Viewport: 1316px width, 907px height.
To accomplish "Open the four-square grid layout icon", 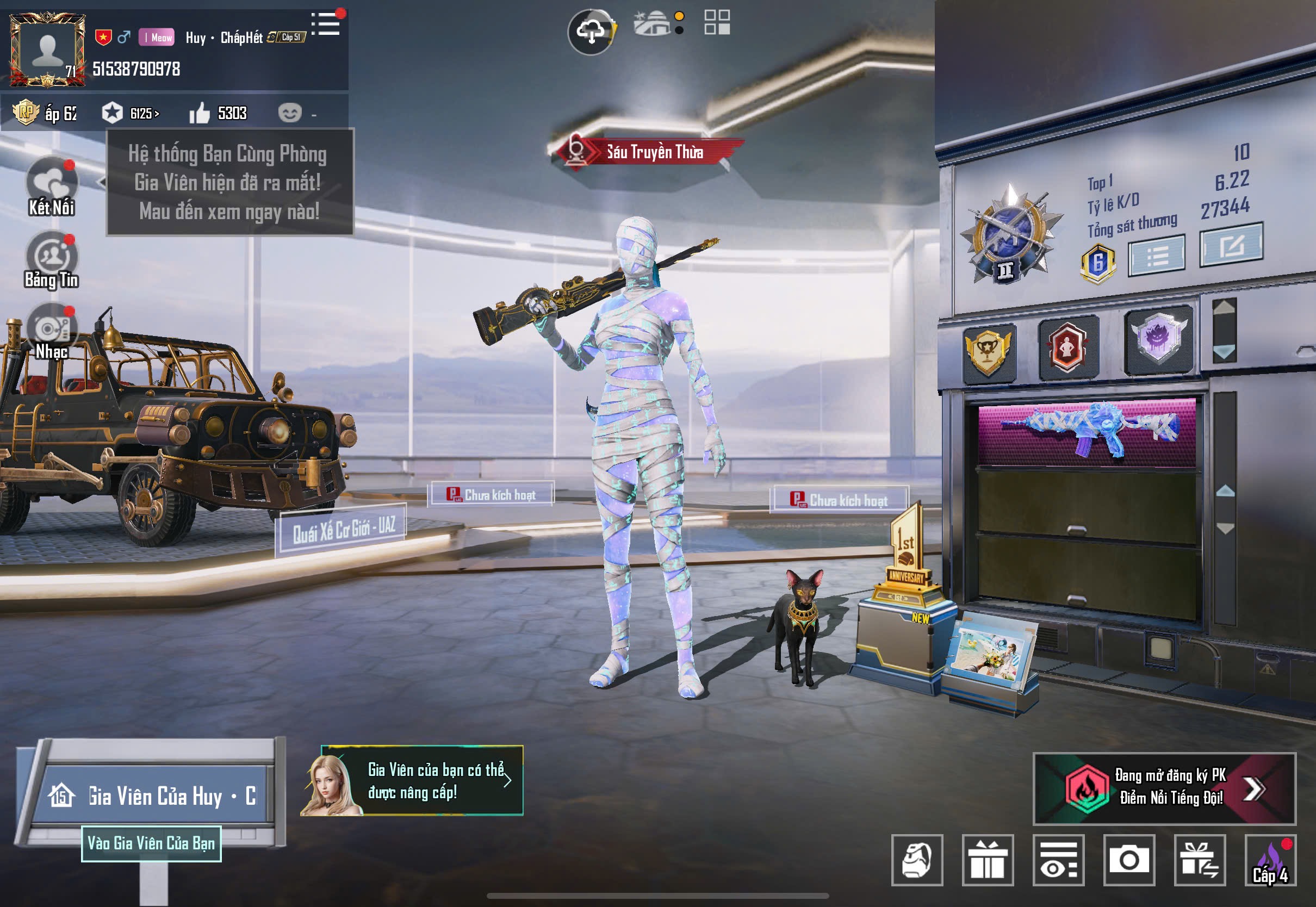I will pyautogui.click(x=717, y=23).
